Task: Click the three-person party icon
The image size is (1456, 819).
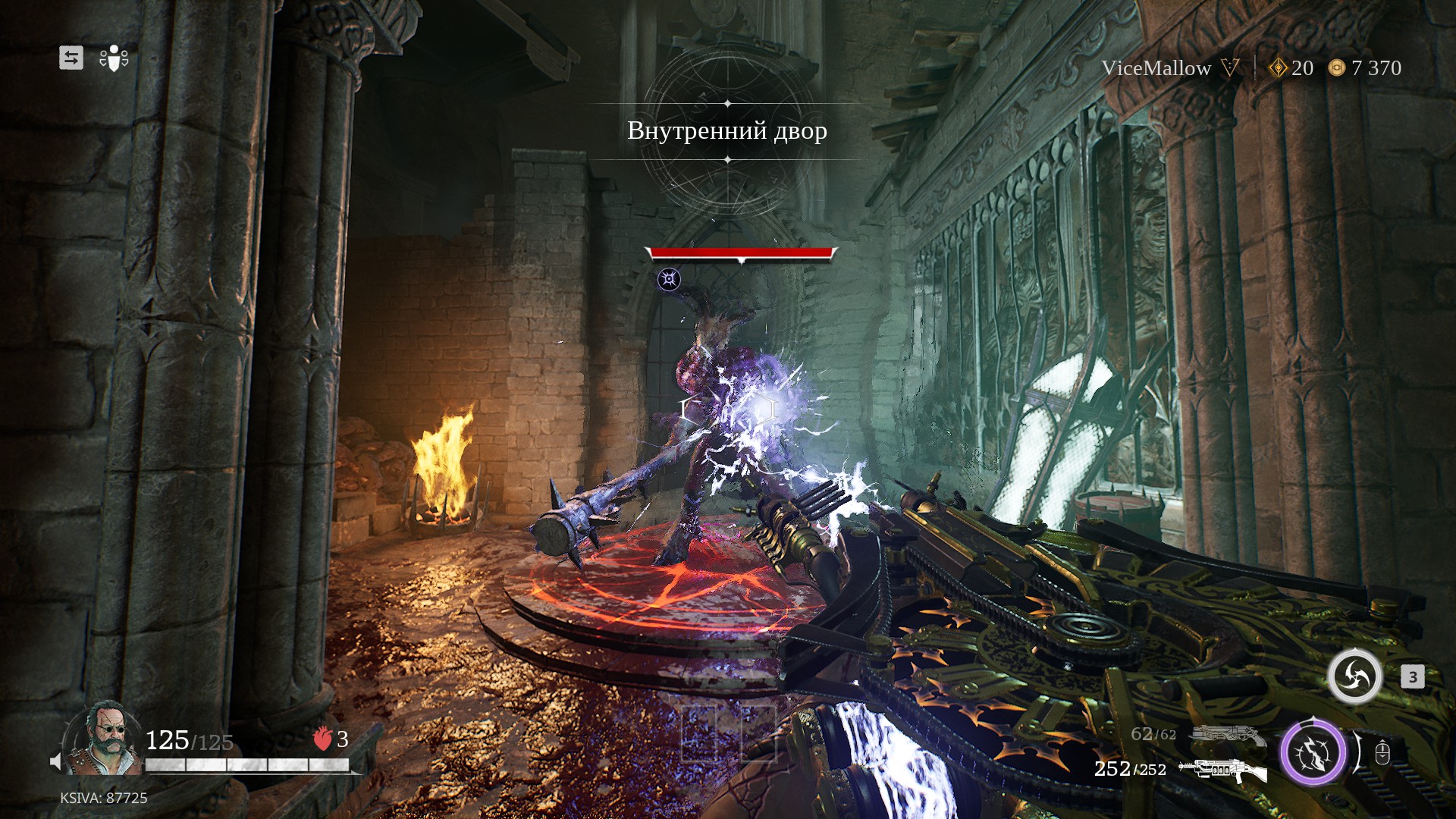Action: pos(114,58)
